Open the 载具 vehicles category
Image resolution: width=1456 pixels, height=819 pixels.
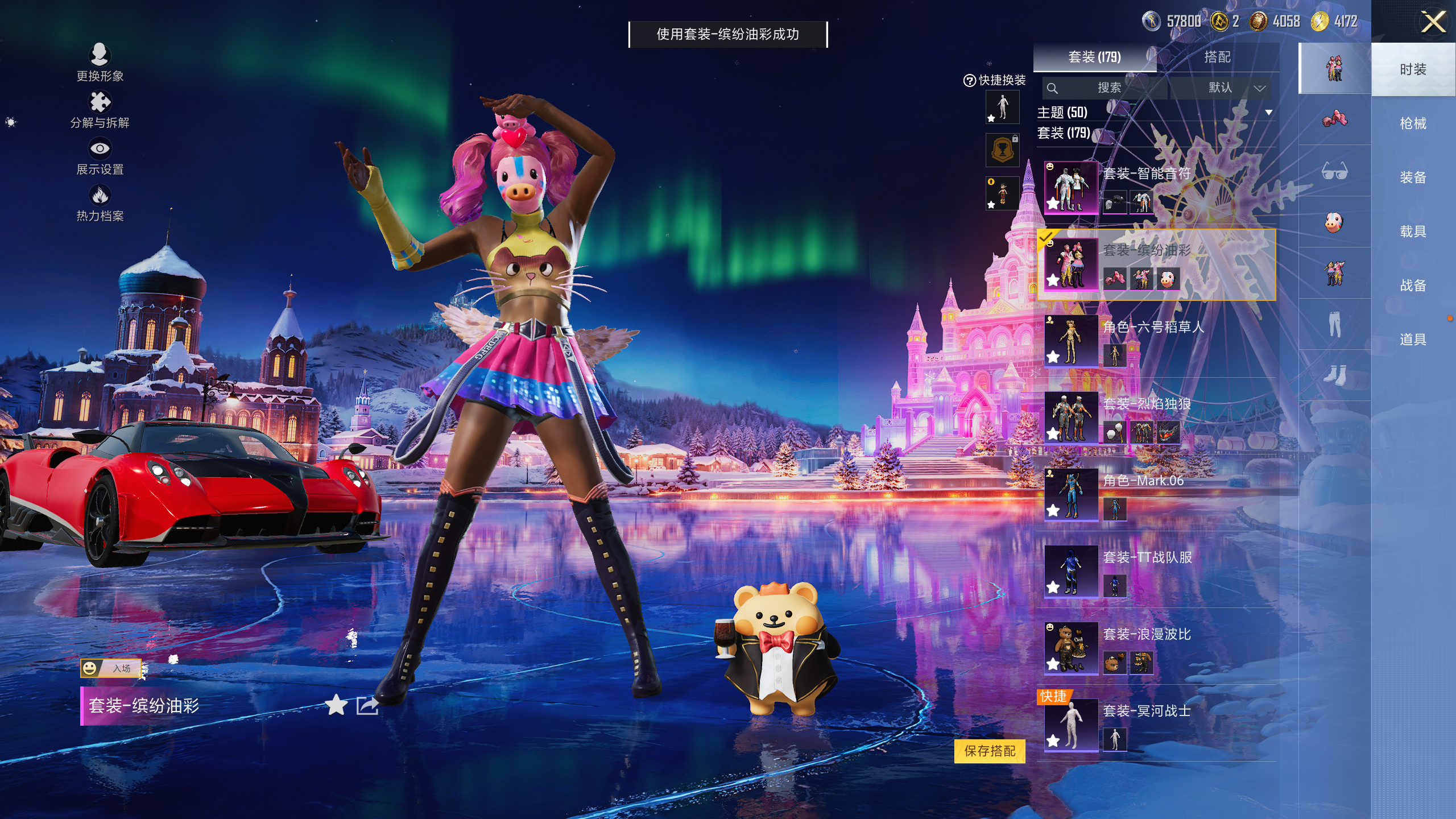tap(1413, 231)
